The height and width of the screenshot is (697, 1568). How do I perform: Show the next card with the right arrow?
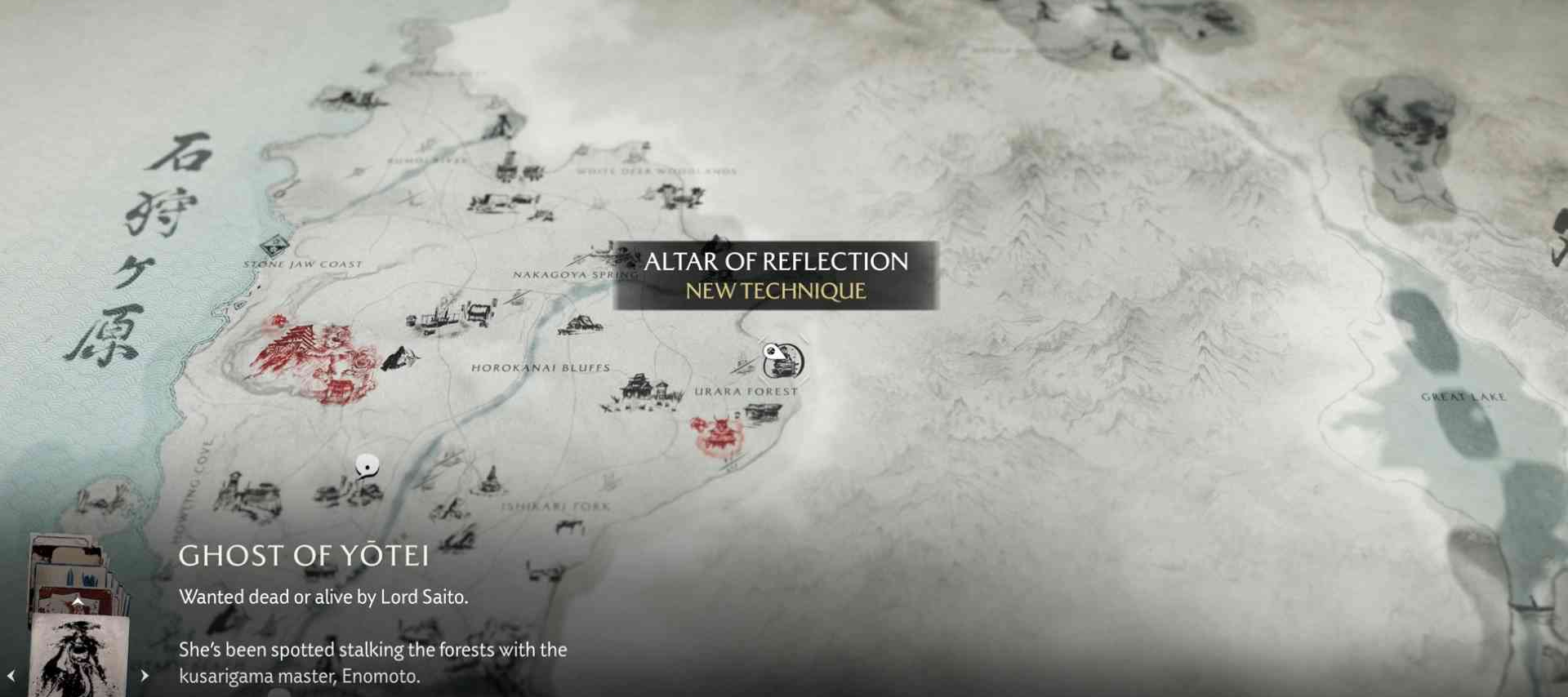point(145,676)
